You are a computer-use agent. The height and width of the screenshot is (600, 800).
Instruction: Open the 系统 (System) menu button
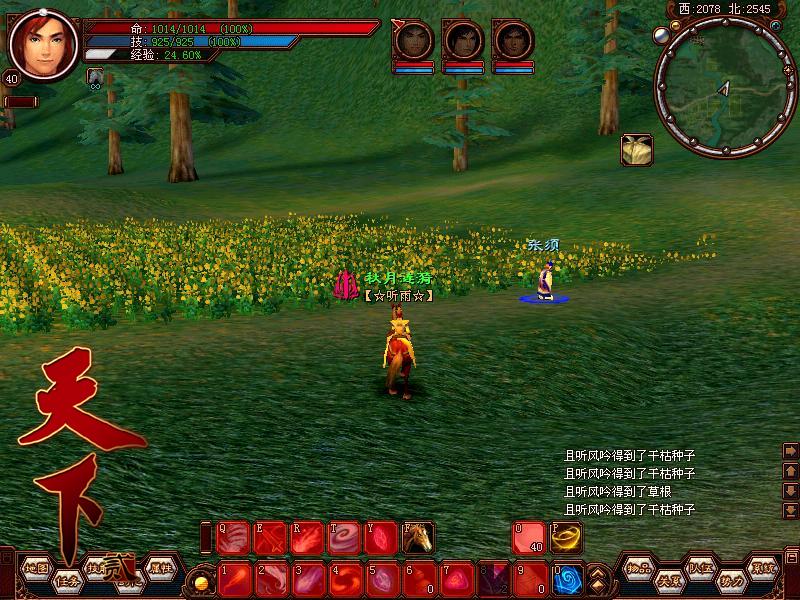click(x=763, y=567)
